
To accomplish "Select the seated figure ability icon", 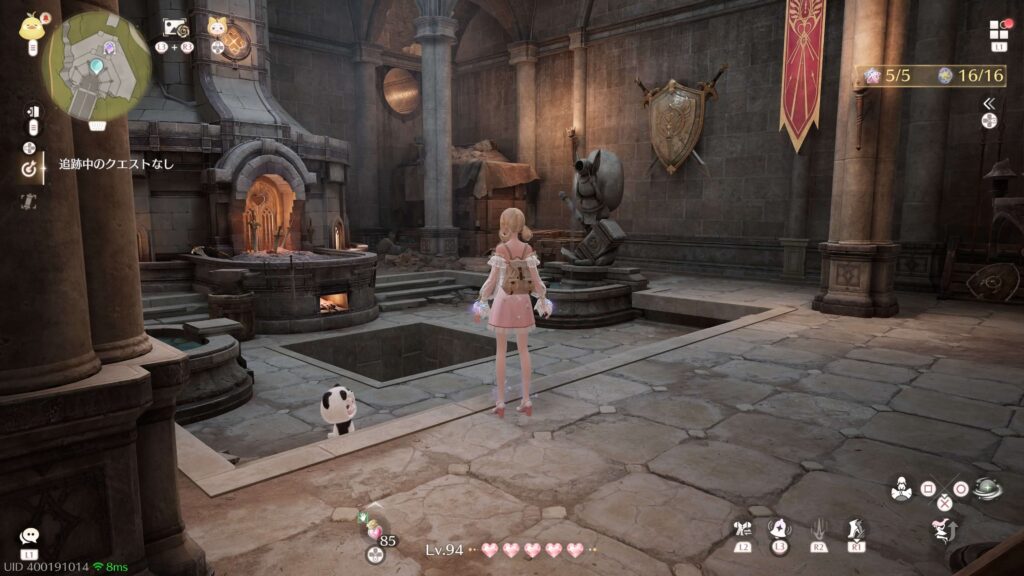I will (901, 489).
